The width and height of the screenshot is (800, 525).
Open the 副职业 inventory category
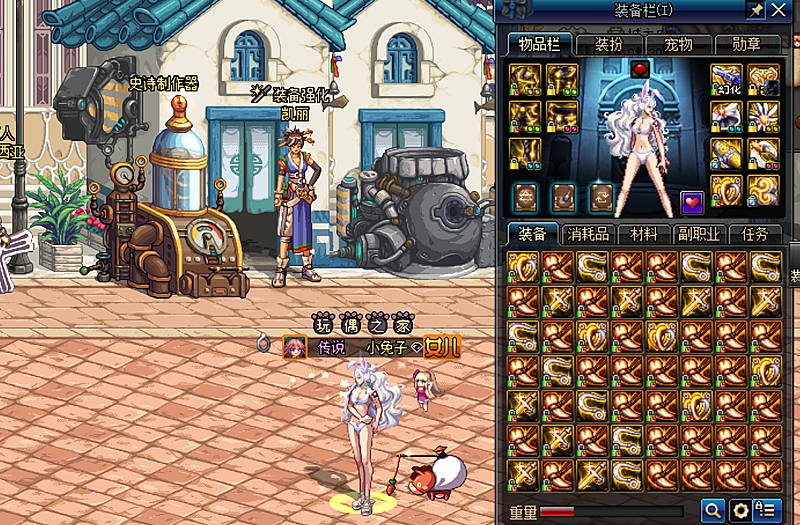point(699,234)
